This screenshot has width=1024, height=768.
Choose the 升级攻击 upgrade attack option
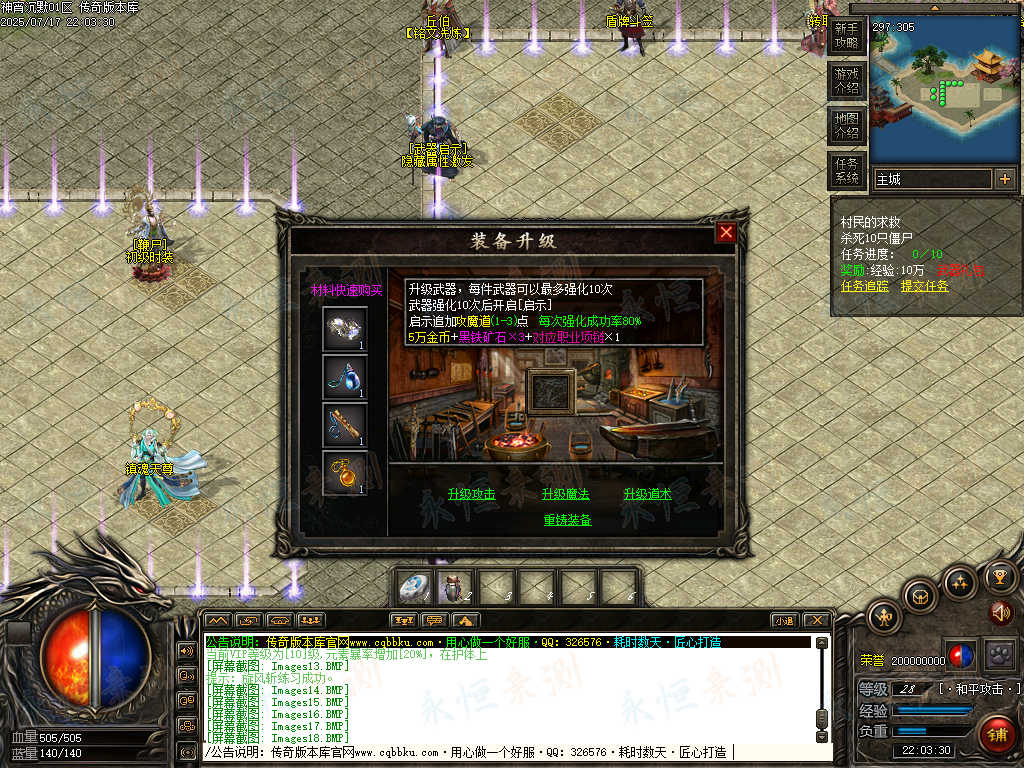(471, 494)
